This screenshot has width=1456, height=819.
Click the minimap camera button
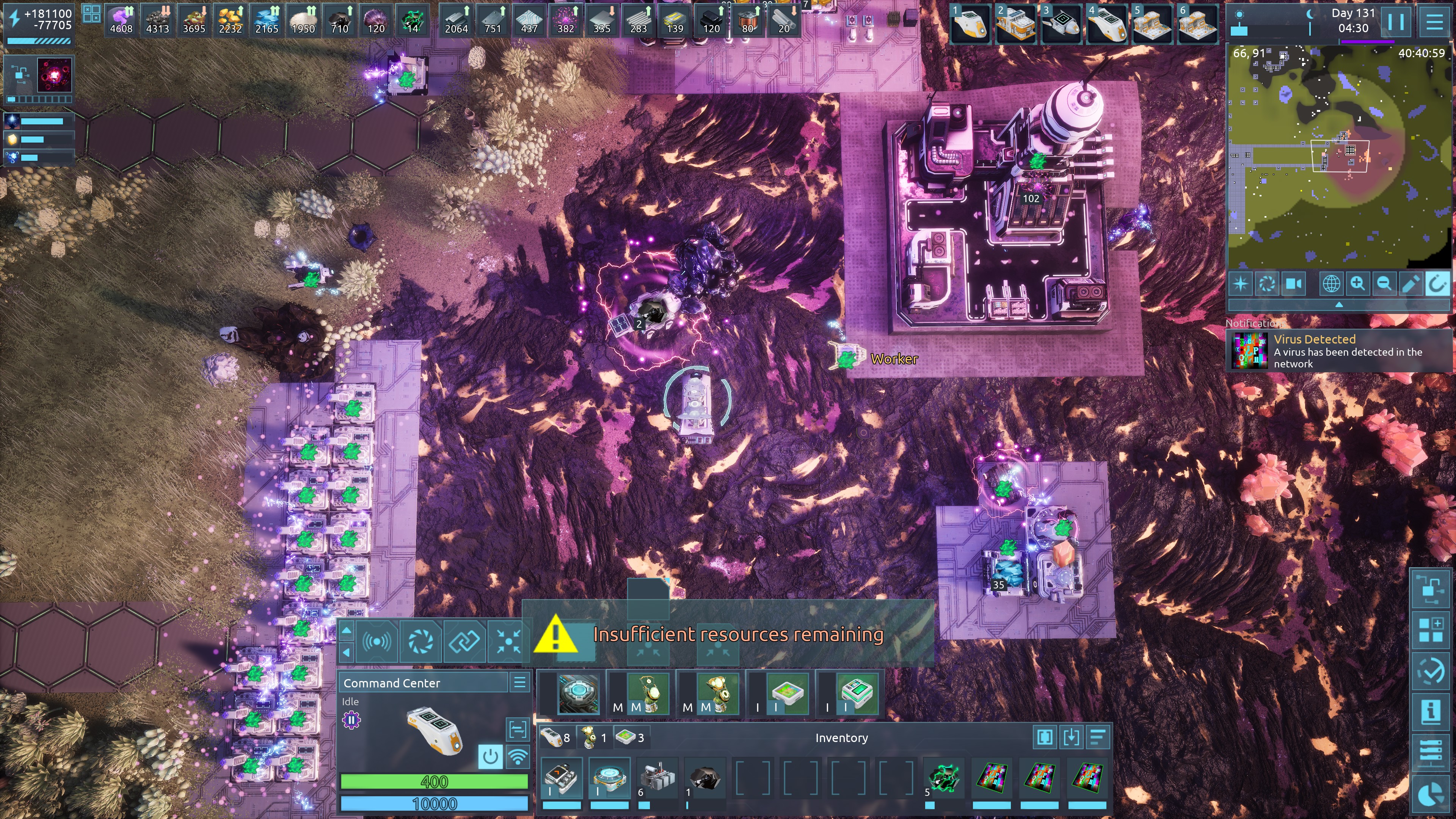tap(1294, 284)
